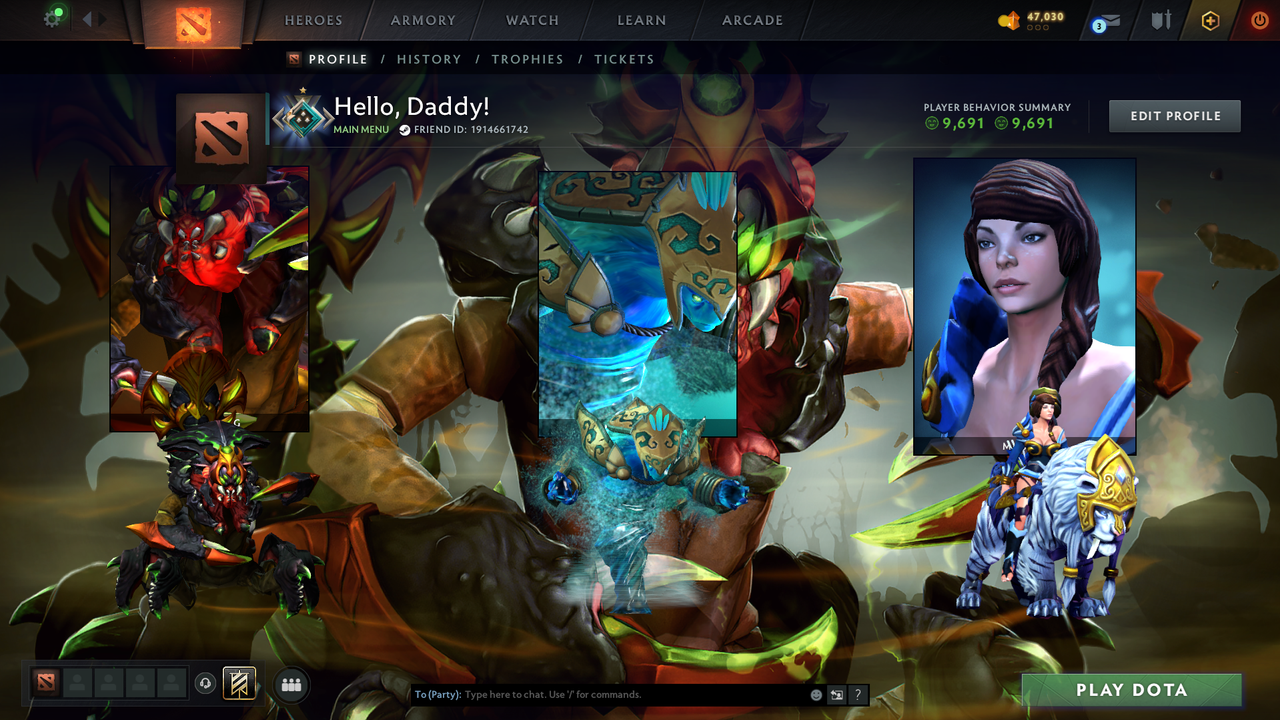Click the shield and sword armory icon
Viewport: 1280px width, 720px height.
(1160, 20)
